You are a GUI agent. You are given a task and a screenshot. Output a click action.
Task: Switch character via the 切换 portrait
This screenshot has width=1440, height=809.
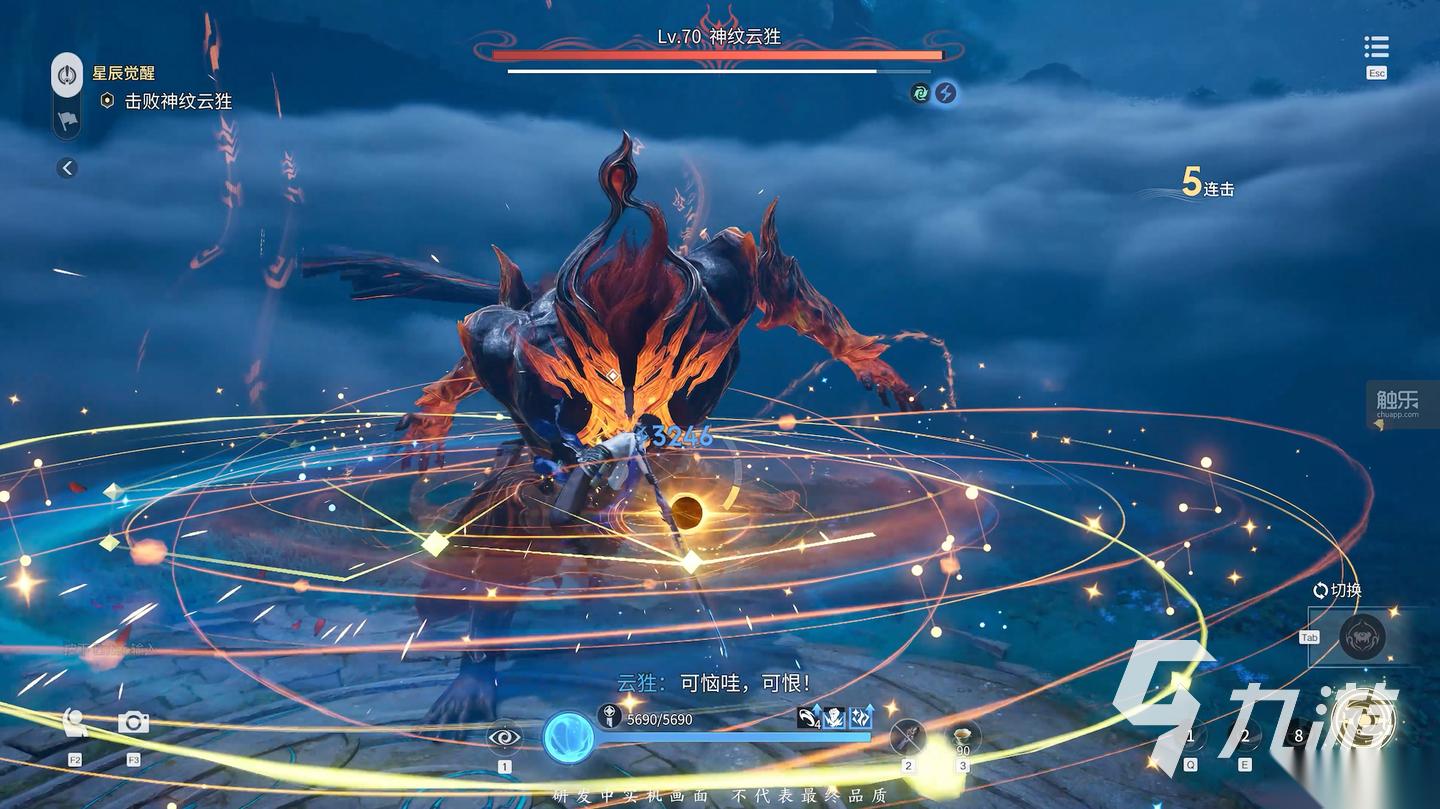tap(1362, 637)
